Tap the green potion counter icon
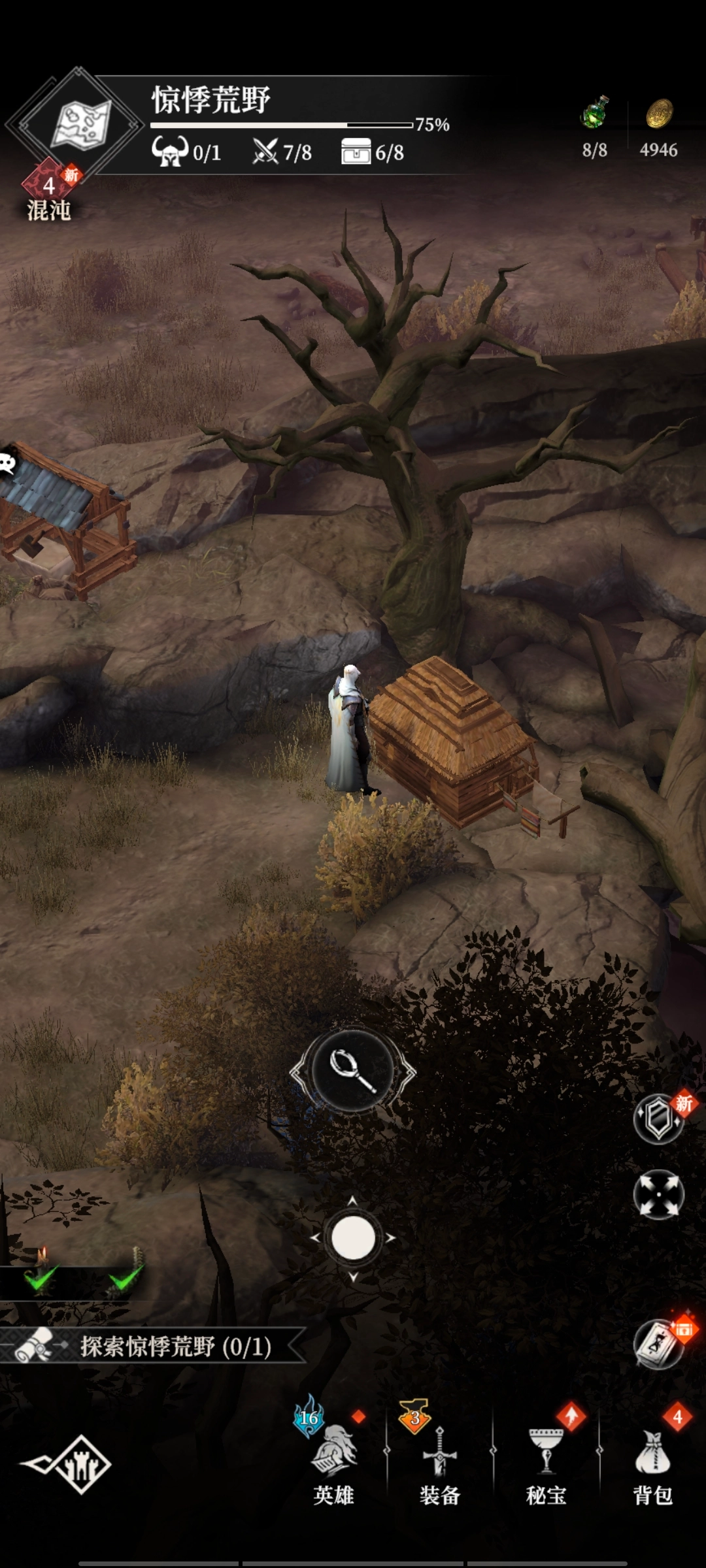The image size is (706, 1568). coord(595,114)
